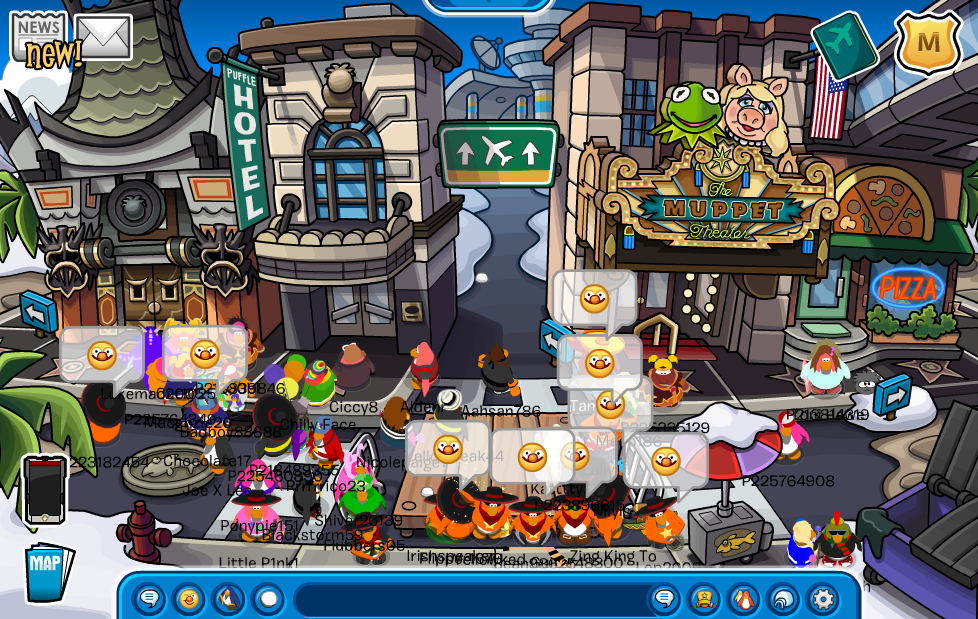Open the moderator M badge

coord(927,43)
